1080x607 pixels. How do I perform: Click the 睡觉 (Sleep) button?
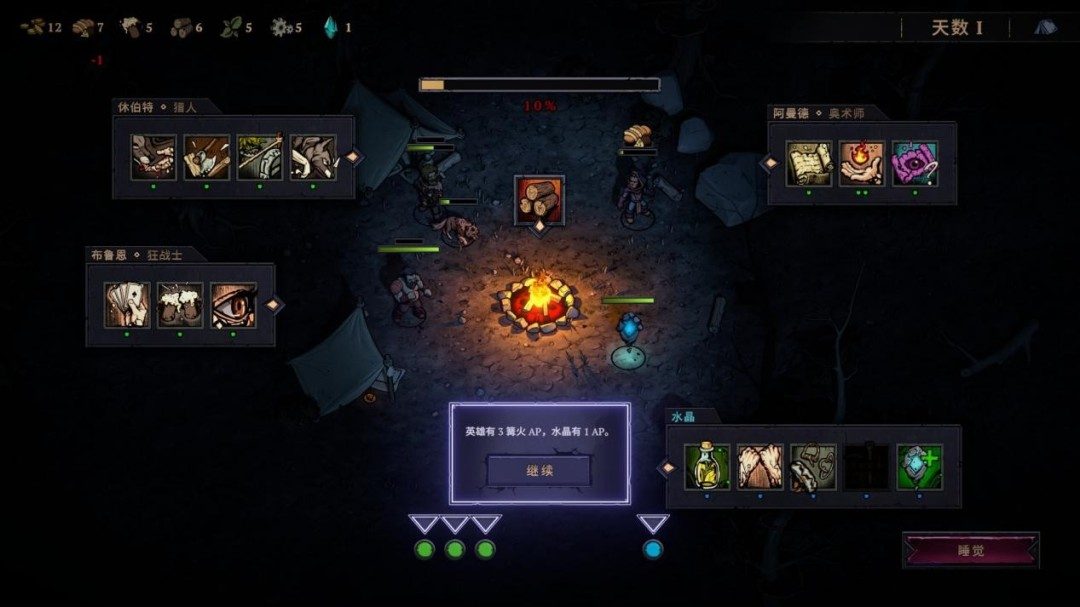pos(971,550)
